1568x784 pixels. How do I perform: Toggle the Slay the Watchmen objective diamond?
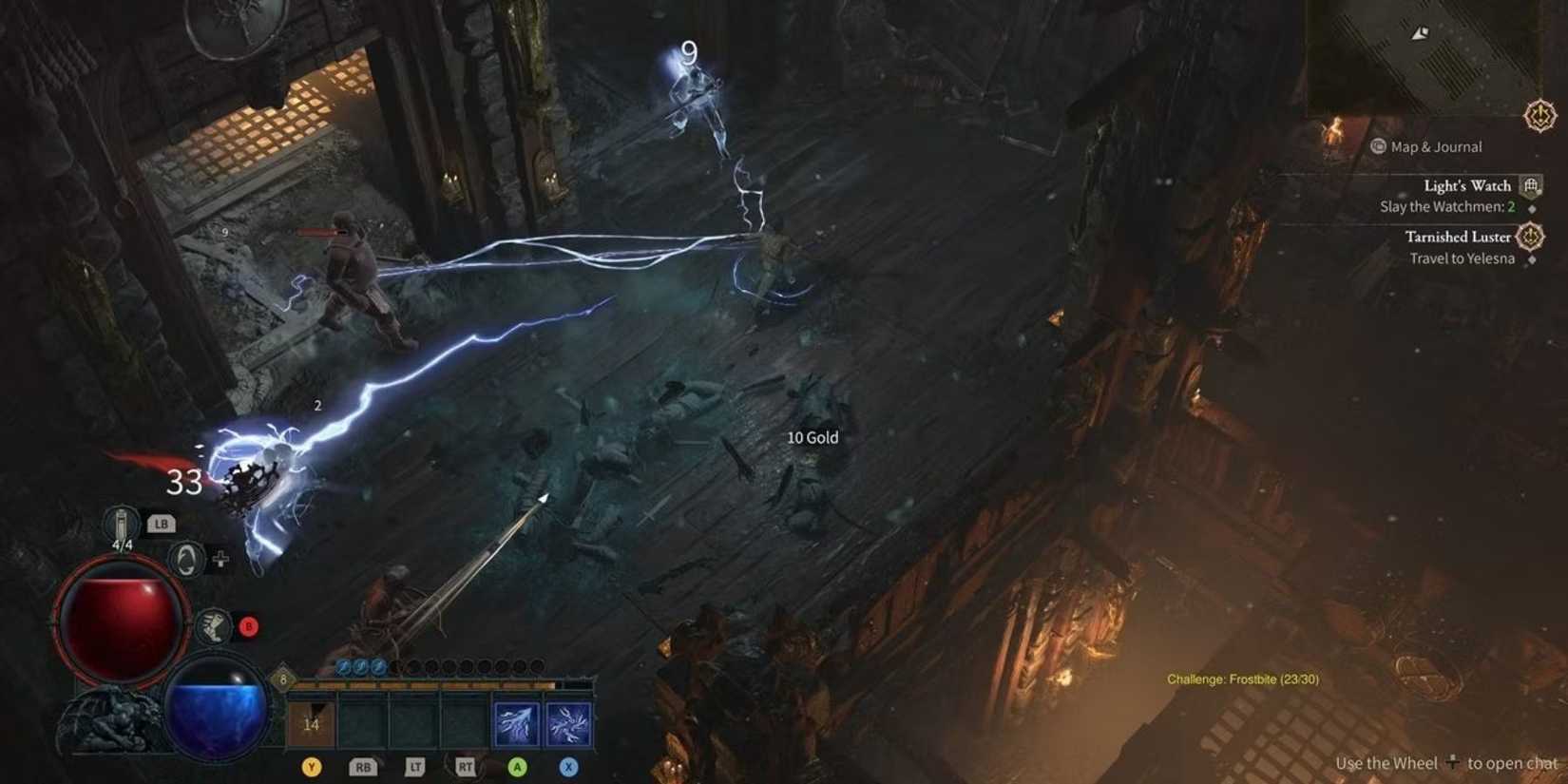1532,209
